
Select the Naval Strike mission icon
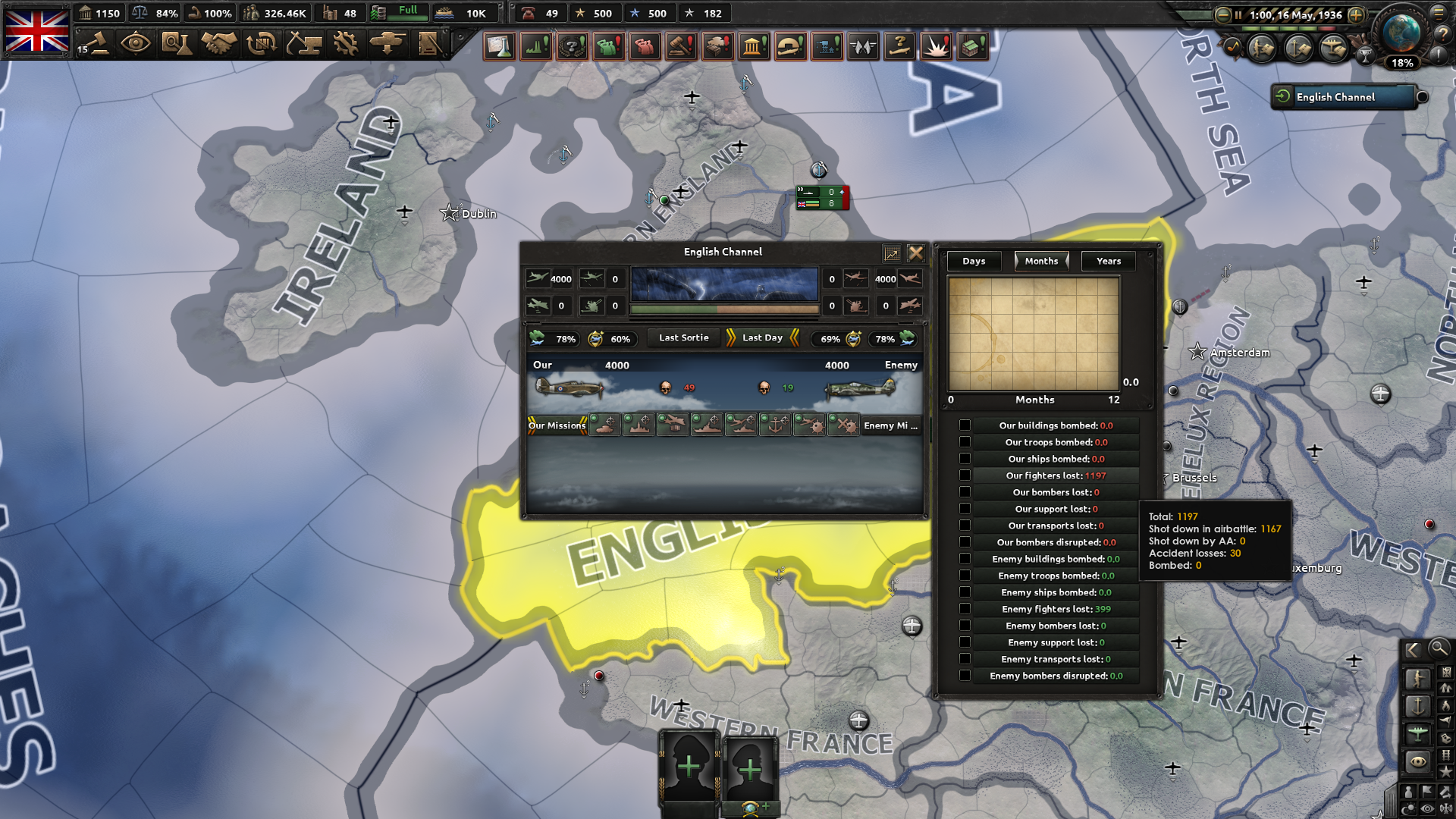[708, 425]
